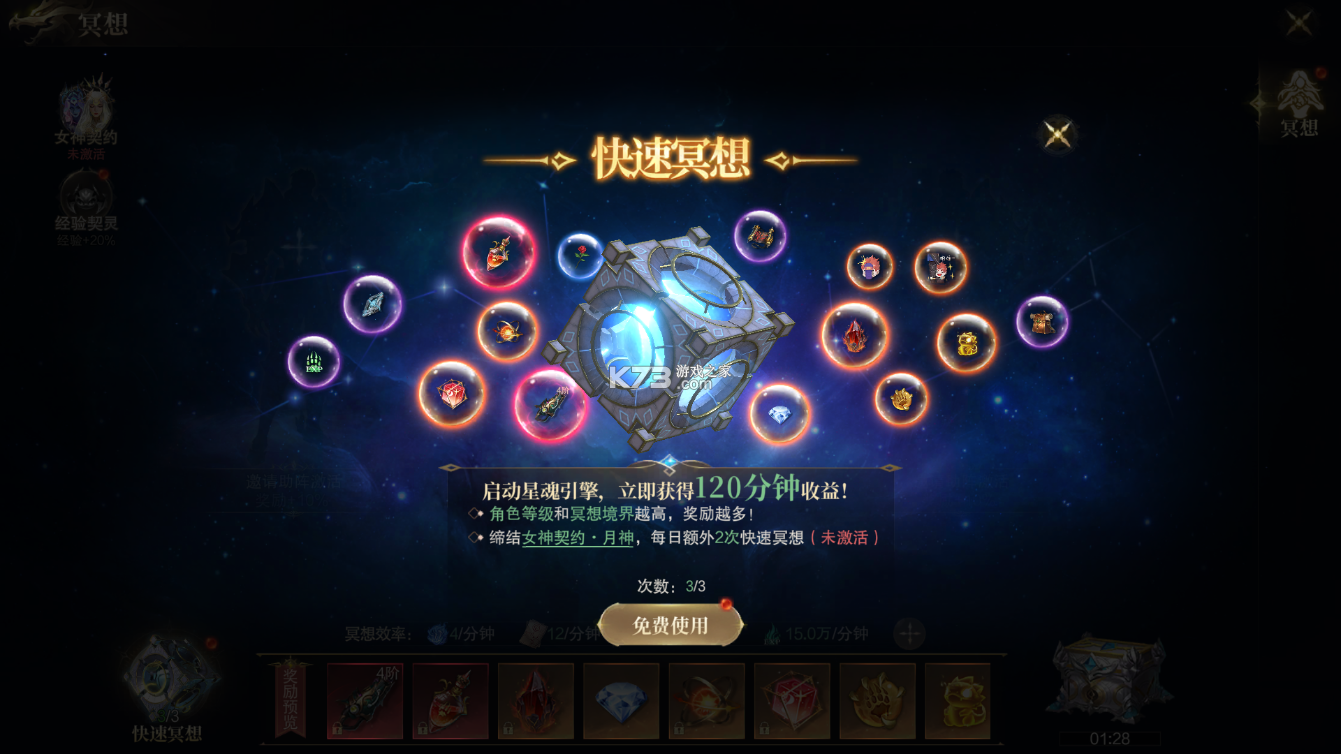The image size is (1341, 754).
Task: Click the plus icon after meditation efficiency
Action: coord(909,632)
